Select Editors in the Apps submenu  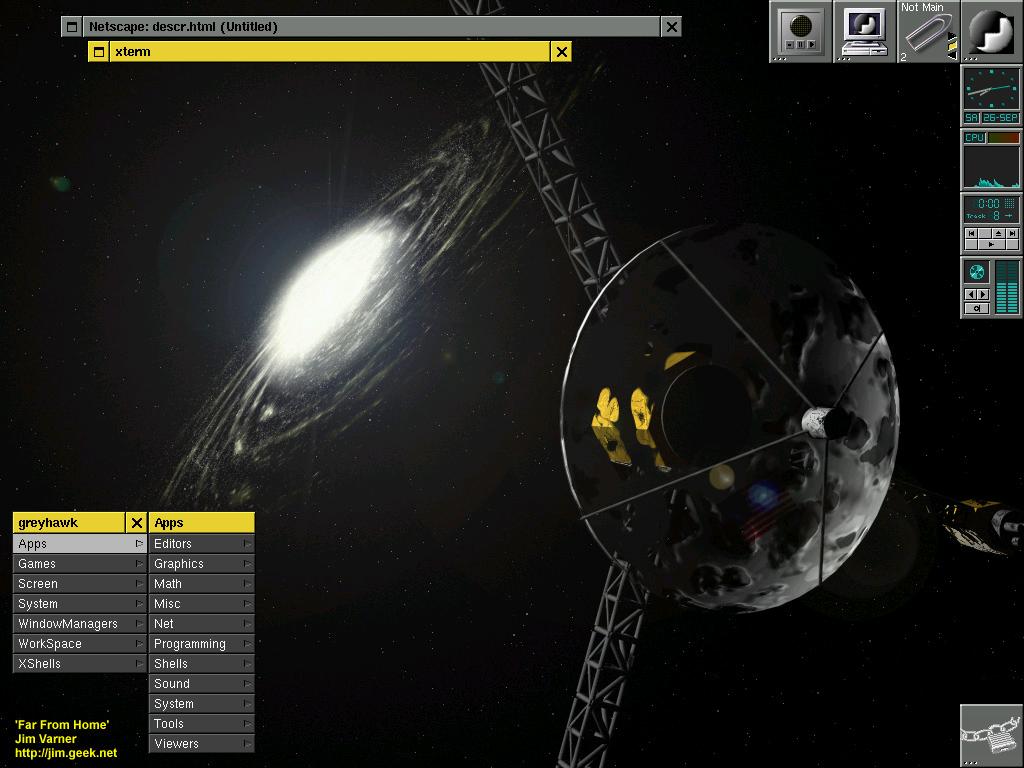201,544
